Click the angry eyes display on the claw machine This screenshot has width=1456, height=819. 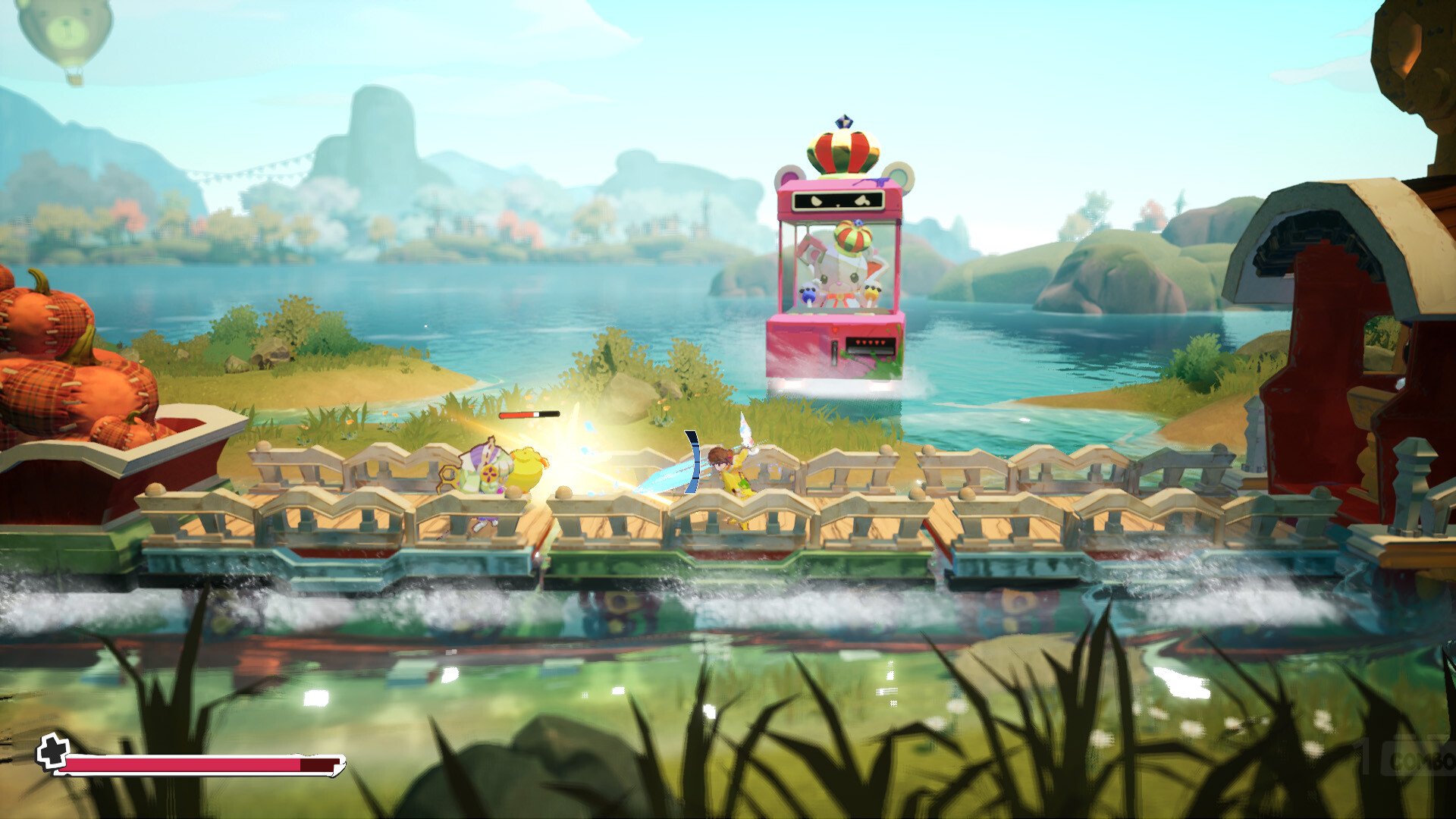point(837,201)
